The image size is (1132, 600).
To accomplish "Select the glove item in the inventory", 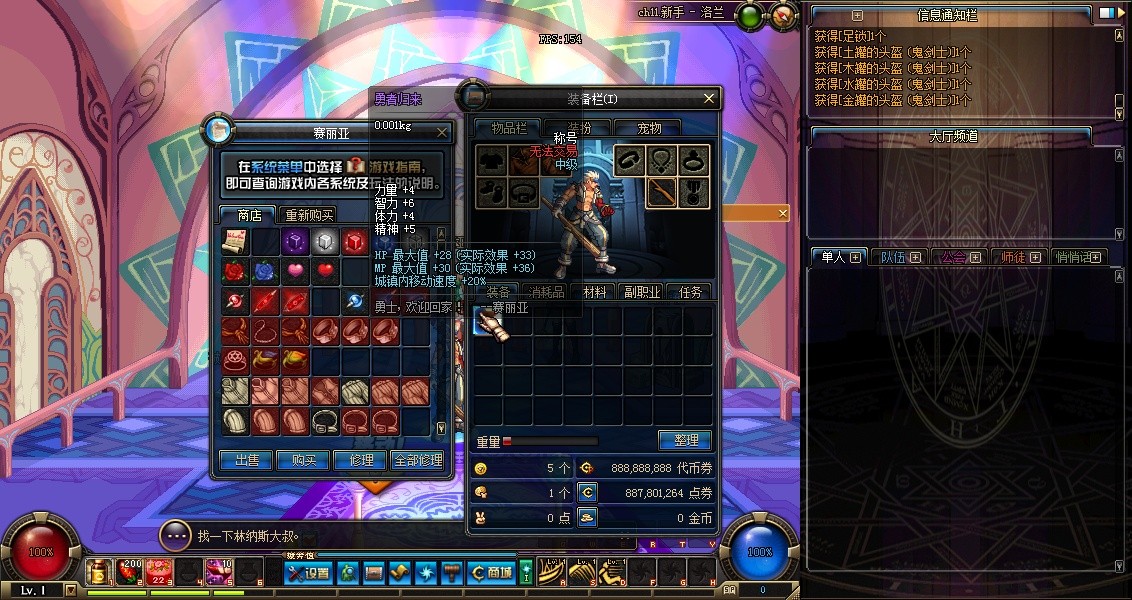I will 488,322.
